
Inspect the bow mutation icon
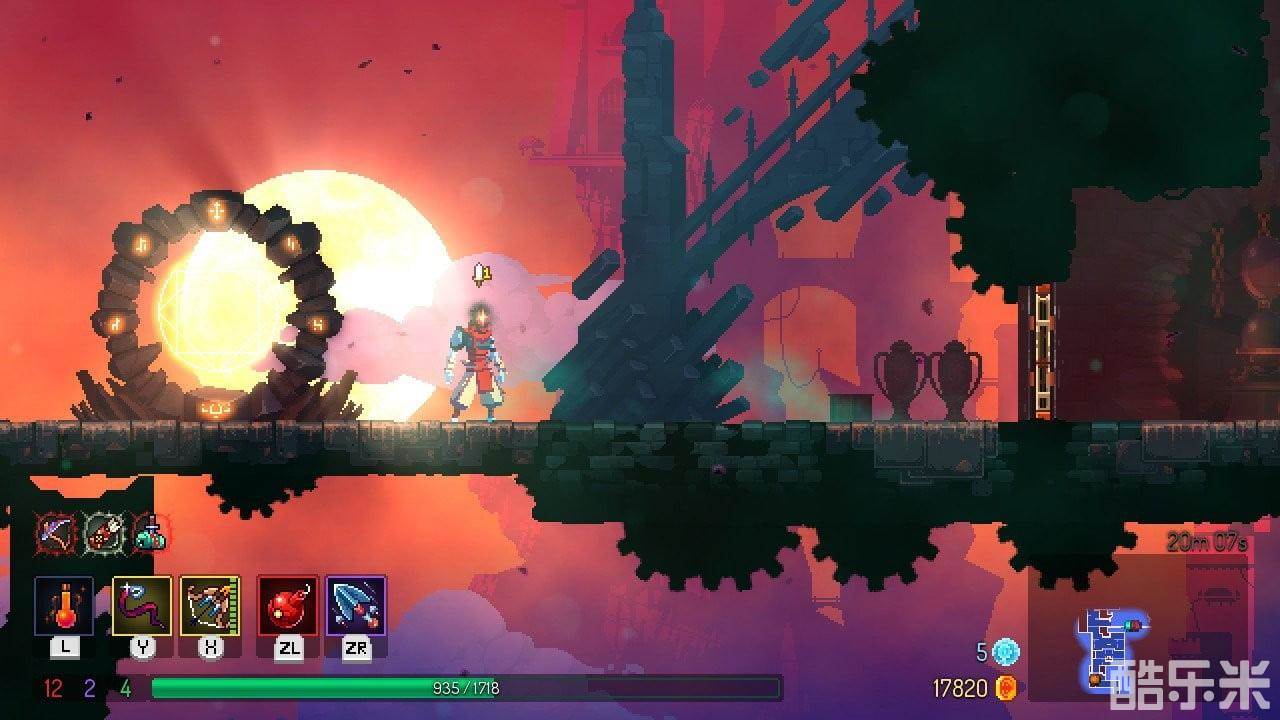(x=54, y=531)
